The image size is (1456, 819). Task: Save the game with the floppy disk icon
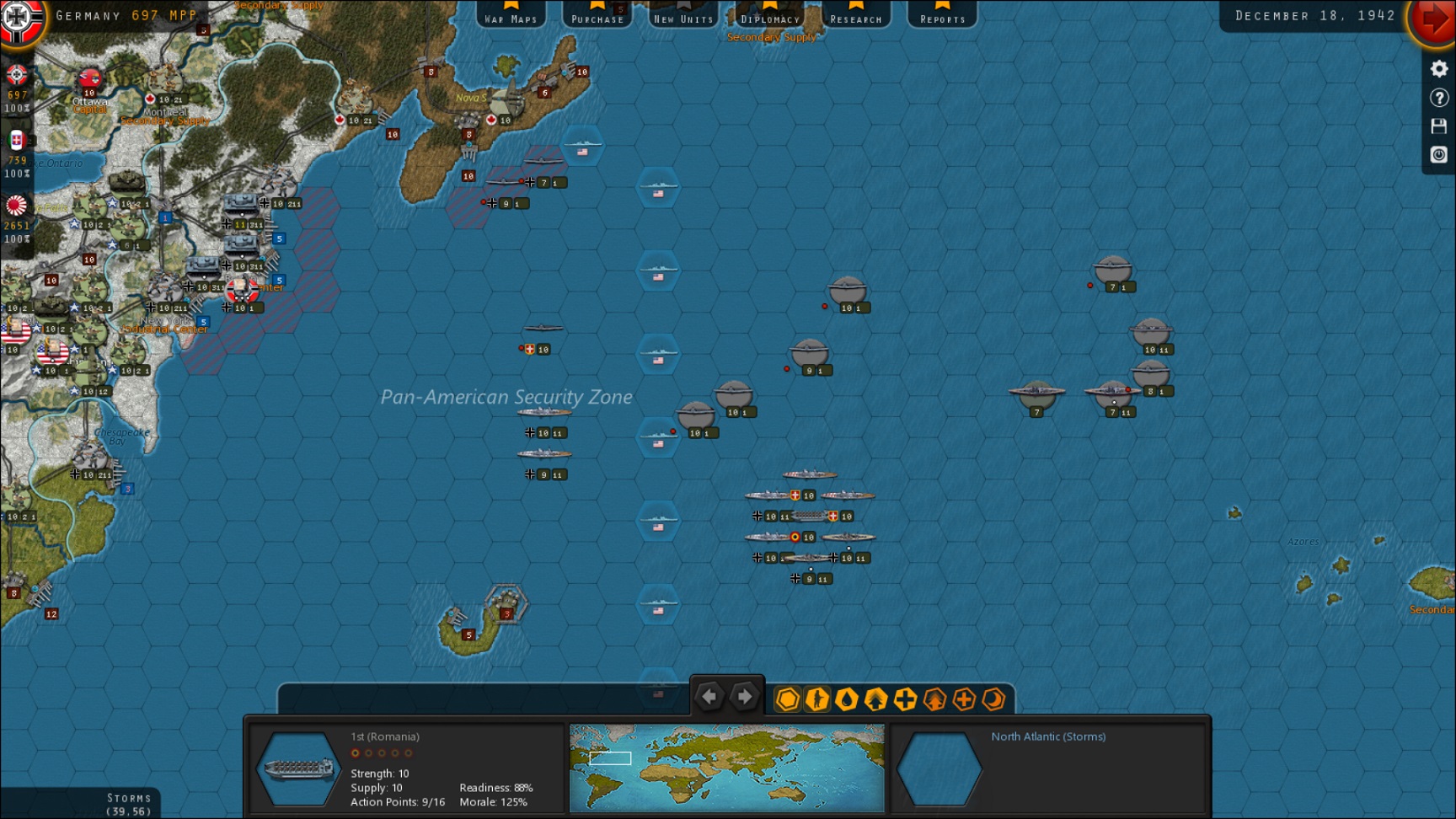[x=1439, y=126]
